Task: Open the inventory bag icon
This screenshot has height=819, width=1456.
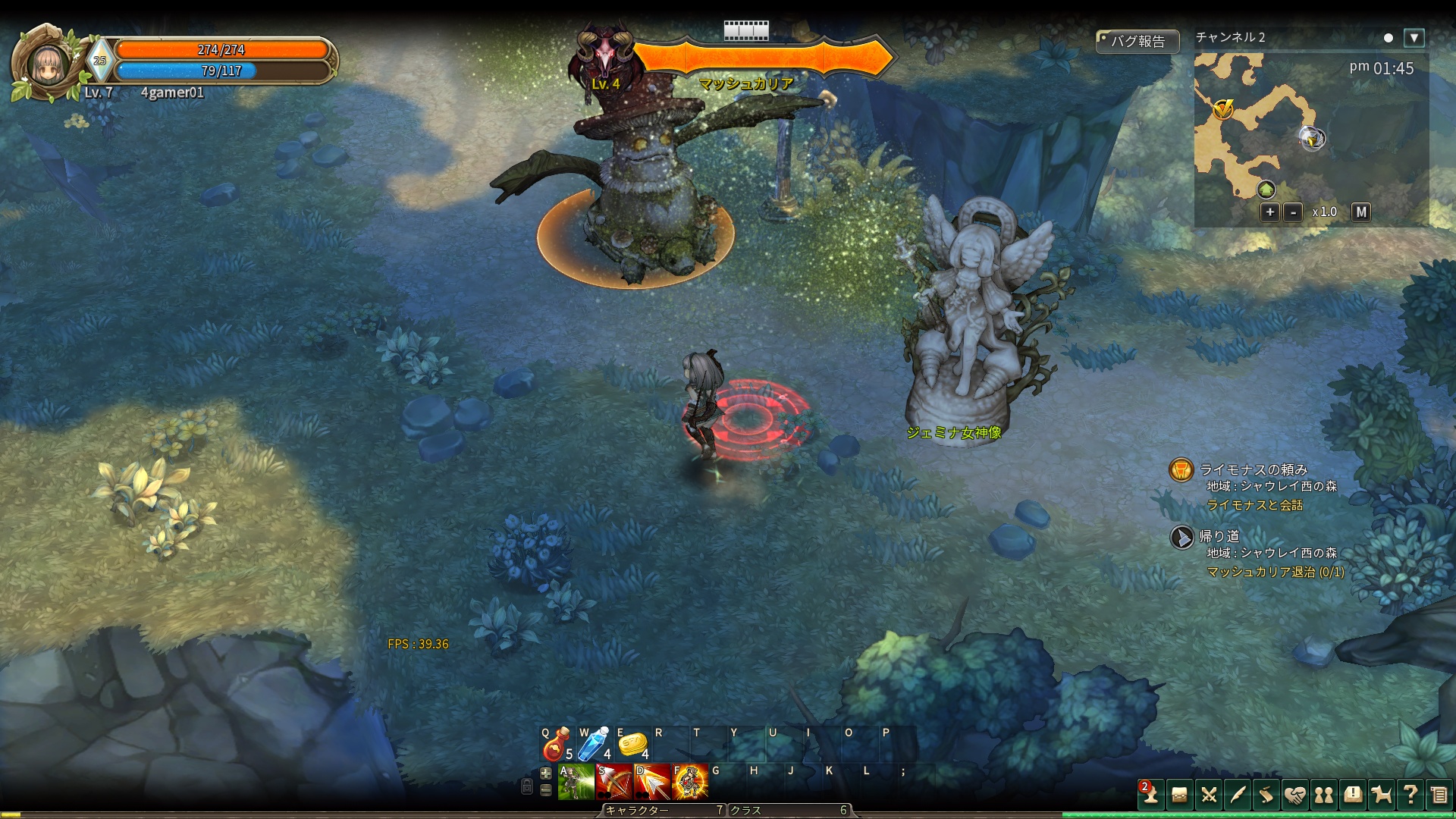Action: click(1179, 794)
